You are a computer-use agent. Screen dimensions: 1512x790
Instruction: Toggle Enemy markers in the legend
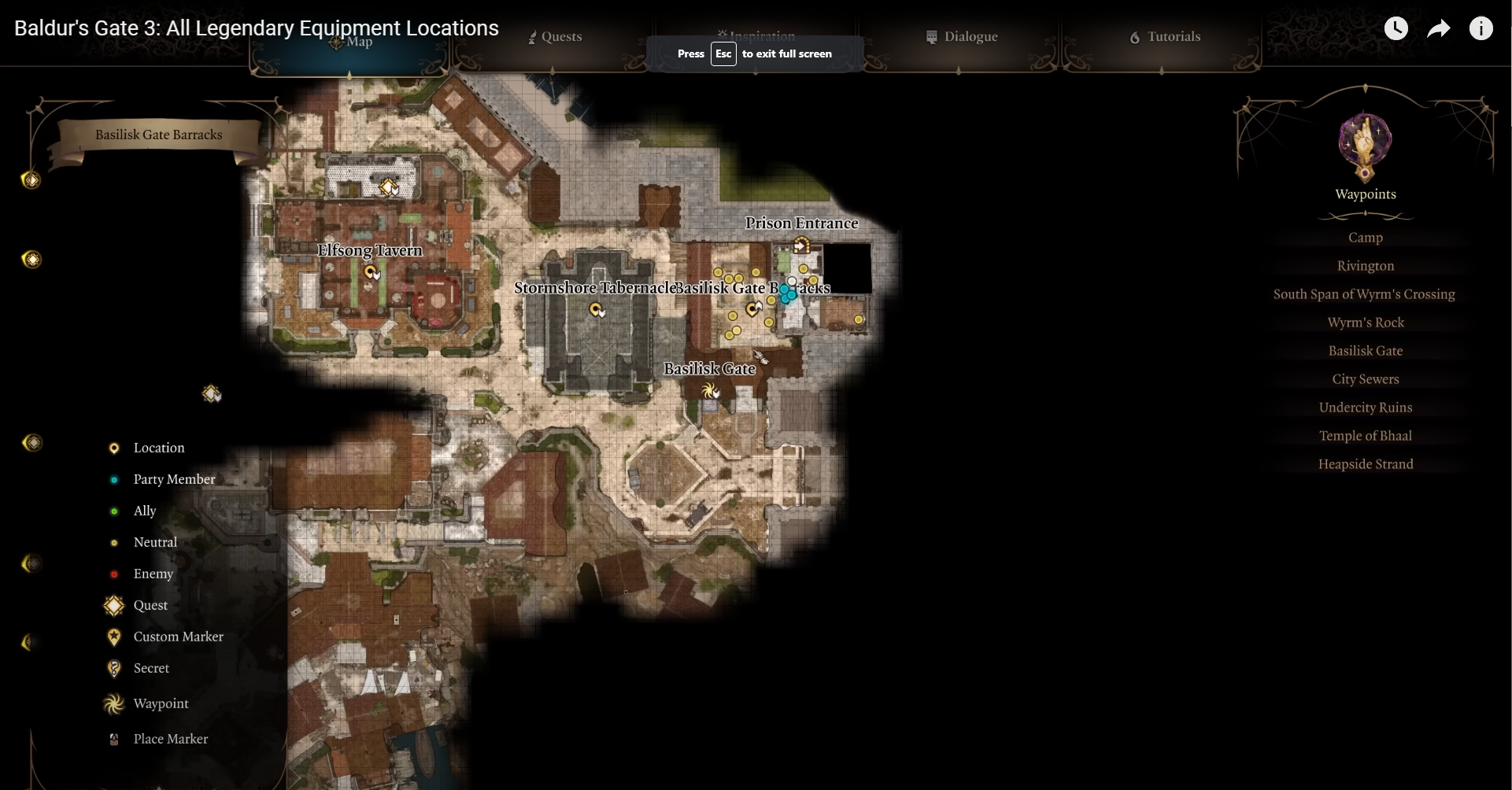pyautogui.click(x=113, y=574)
